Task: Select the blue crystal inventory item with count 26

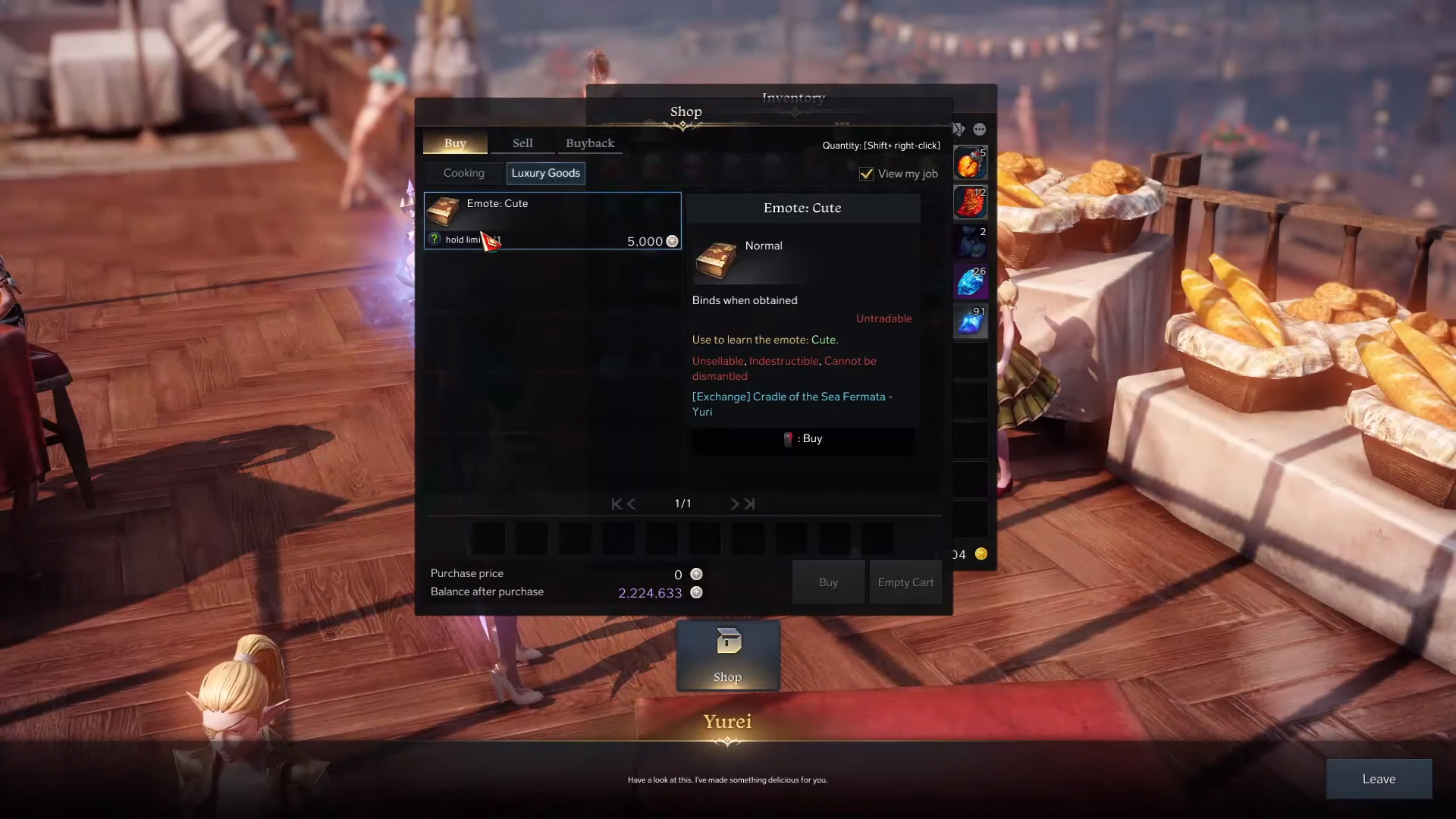Action: click(x=971, y=281)
